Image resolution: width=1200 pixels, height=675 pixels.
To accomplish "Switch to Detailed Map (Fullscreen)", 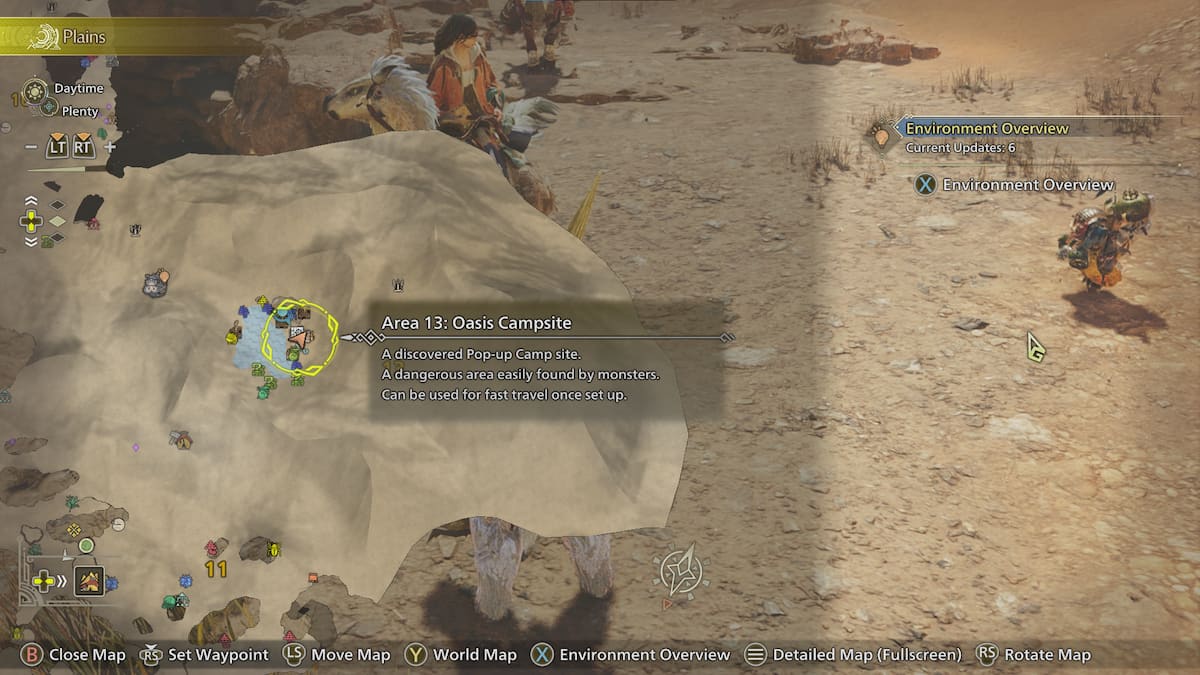I will [853, 655].
